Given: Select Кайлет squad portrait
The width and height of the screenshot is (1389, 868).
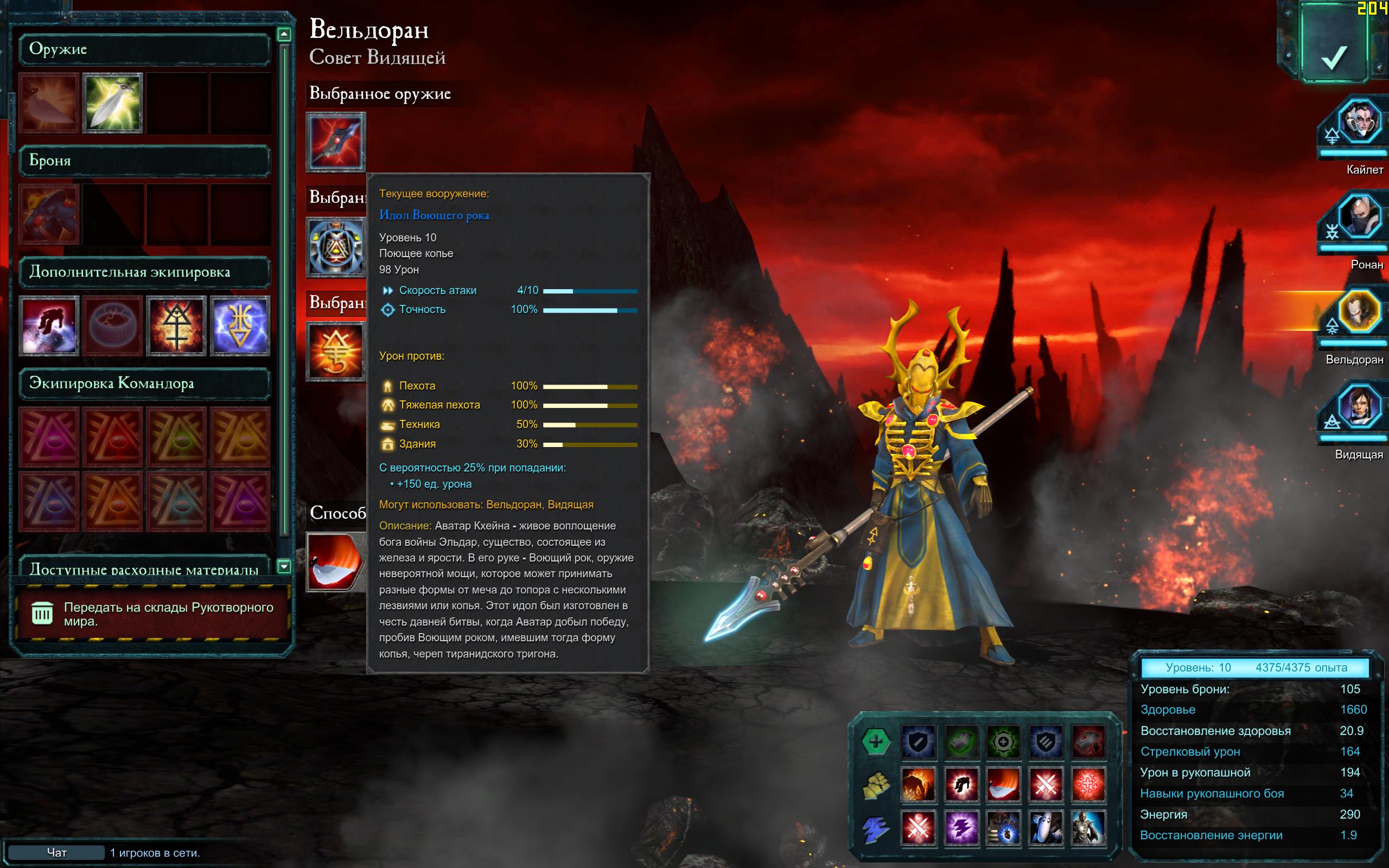Looking at the screenshot, I should click(x=1359, y=122).
